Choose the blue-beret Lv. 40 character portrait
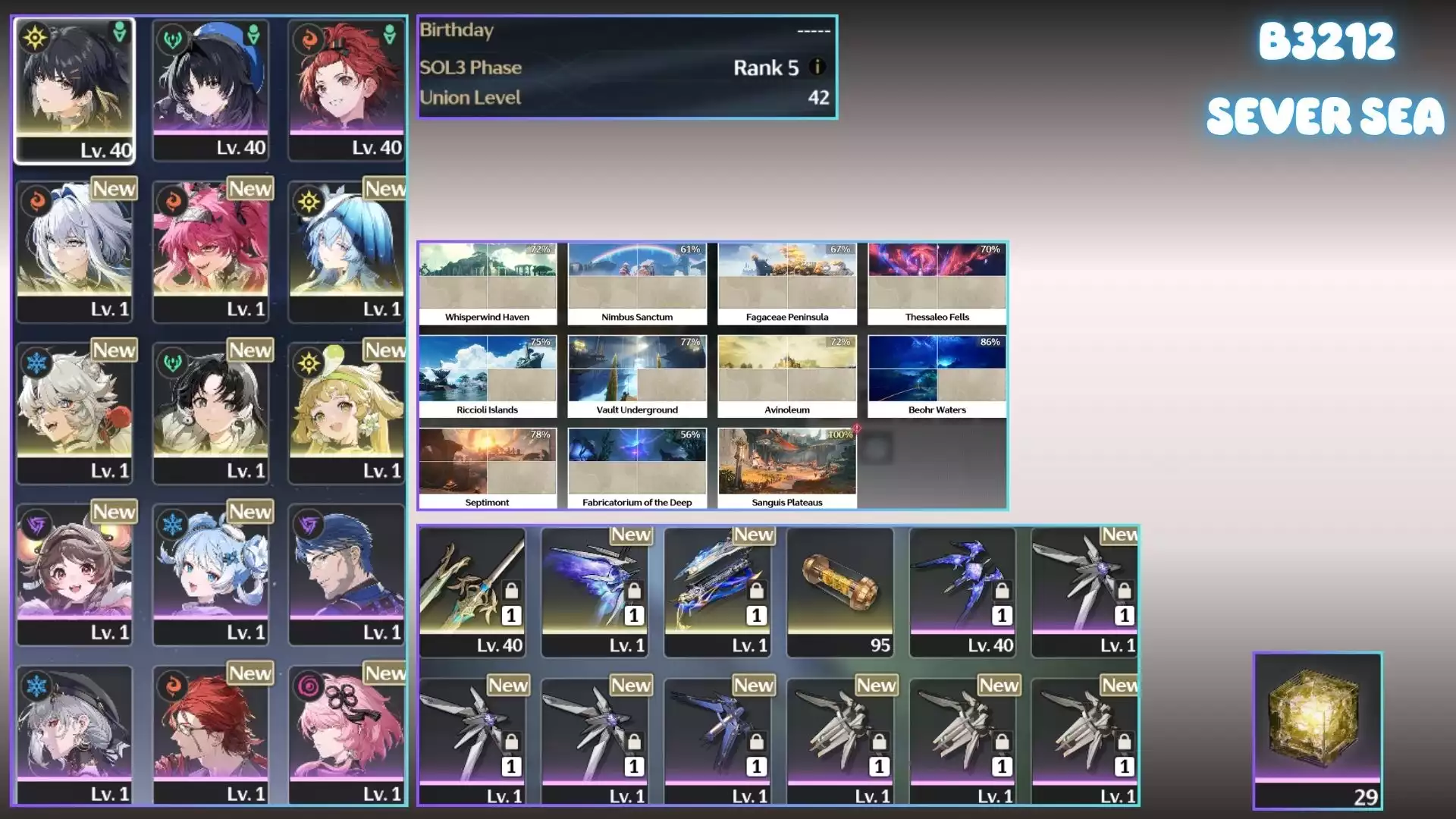Screen dimensions: 1456x819 coord(211,89)
